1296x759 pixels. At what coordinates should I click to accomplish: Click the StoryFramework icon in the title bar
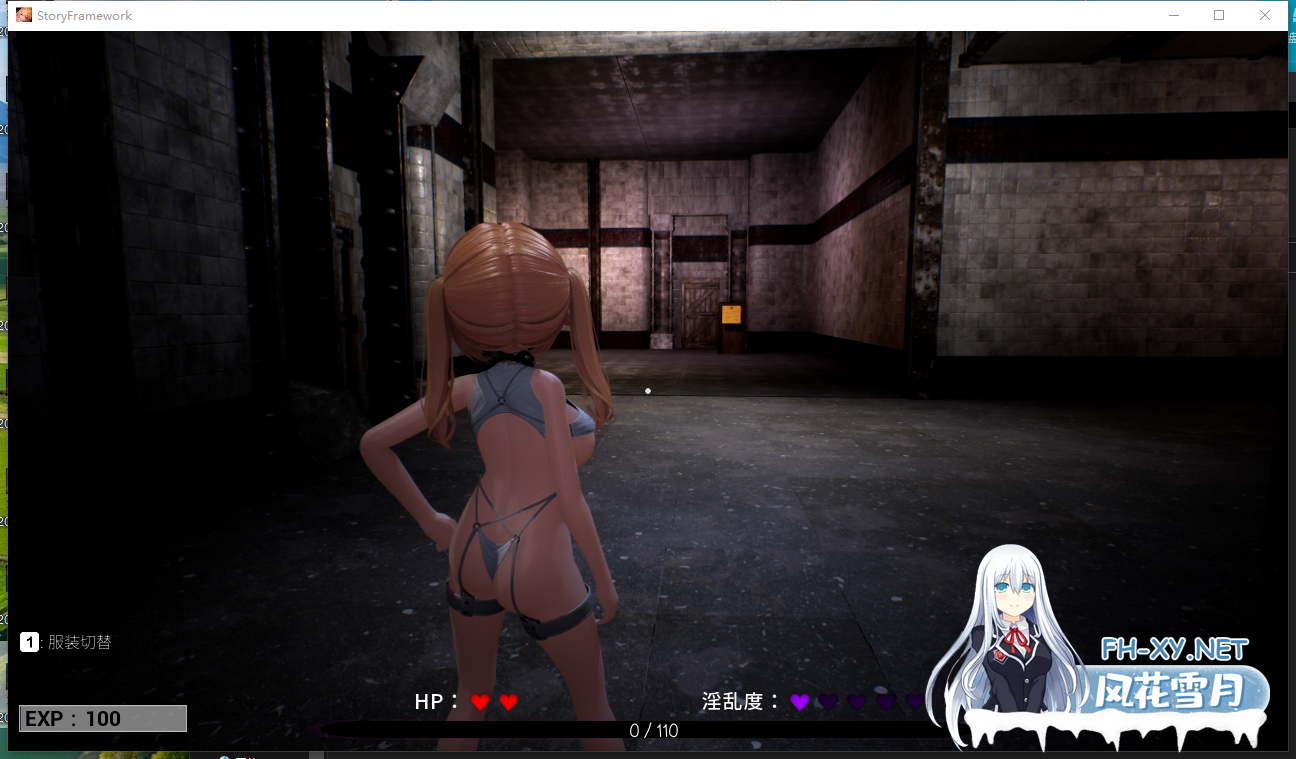click(x=24, y=15)
